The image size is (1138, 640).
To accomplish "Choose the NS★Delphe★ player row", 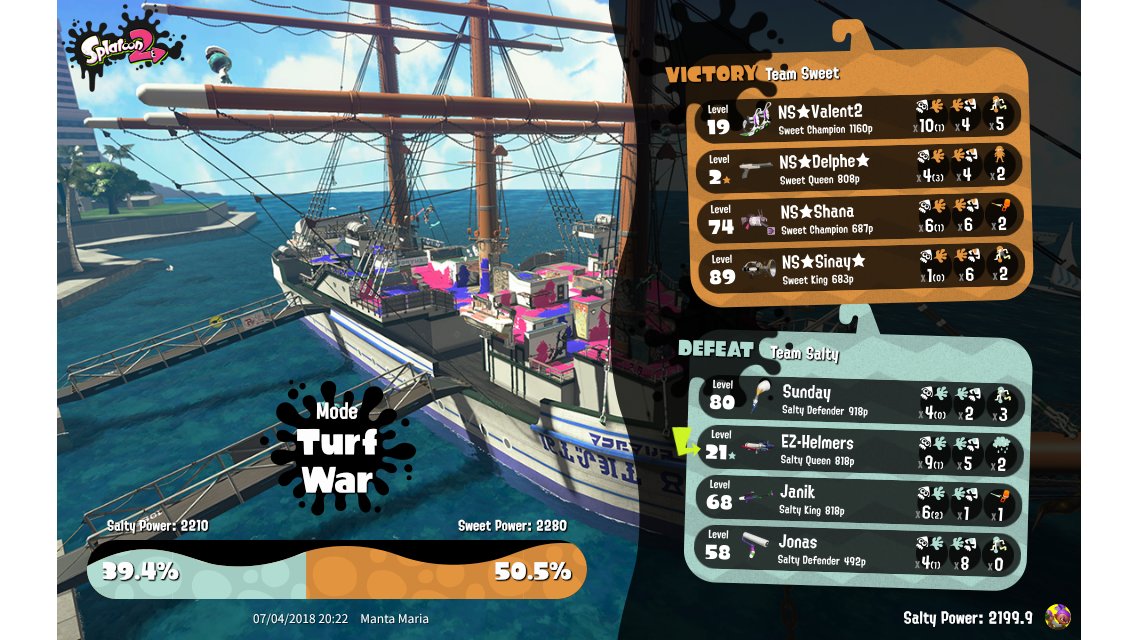I will coord(860,166).
